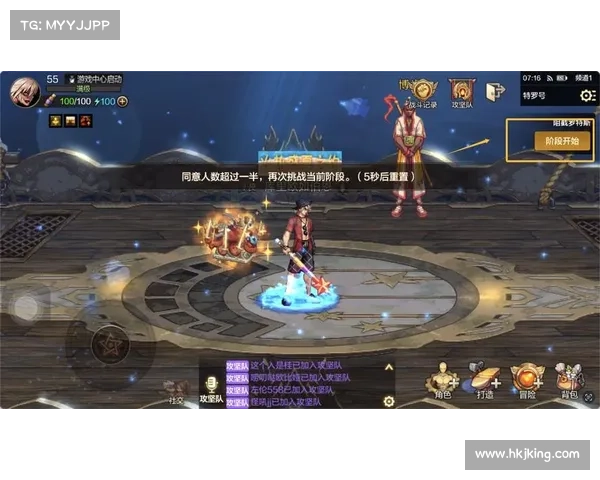This screenshot has height=480, width=600.
Task: Open chat settings gear icon
Action: pos(389,401)
